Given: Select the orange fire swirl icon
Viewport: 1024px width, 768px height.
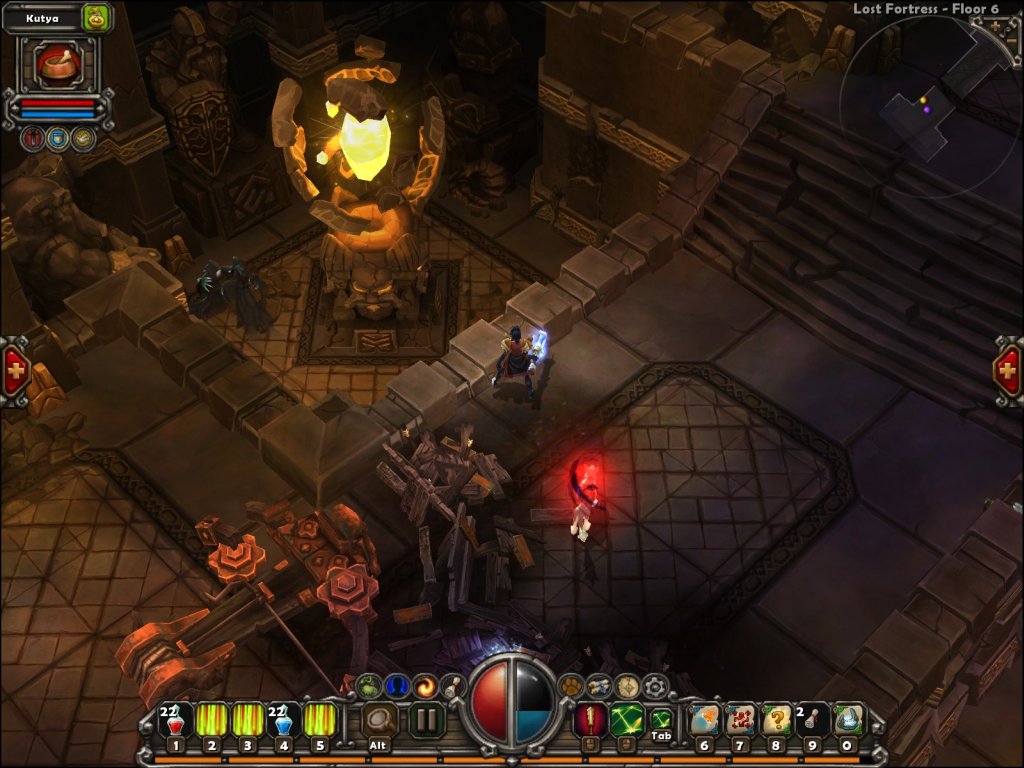Looking at the screenshot, I should coord(427,686).
